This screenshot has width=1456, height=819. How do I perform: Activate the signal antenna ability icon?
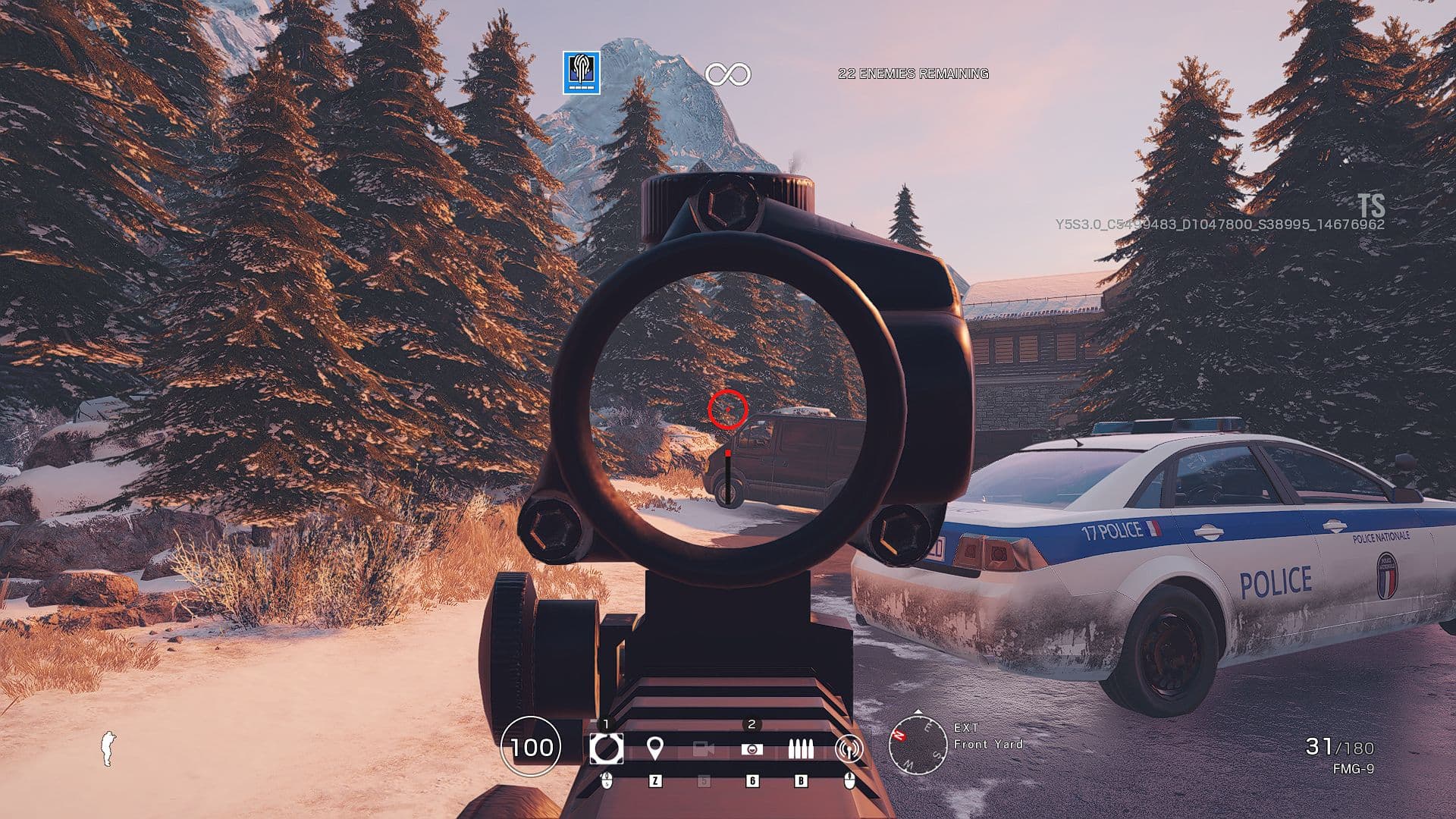(849, 749)
